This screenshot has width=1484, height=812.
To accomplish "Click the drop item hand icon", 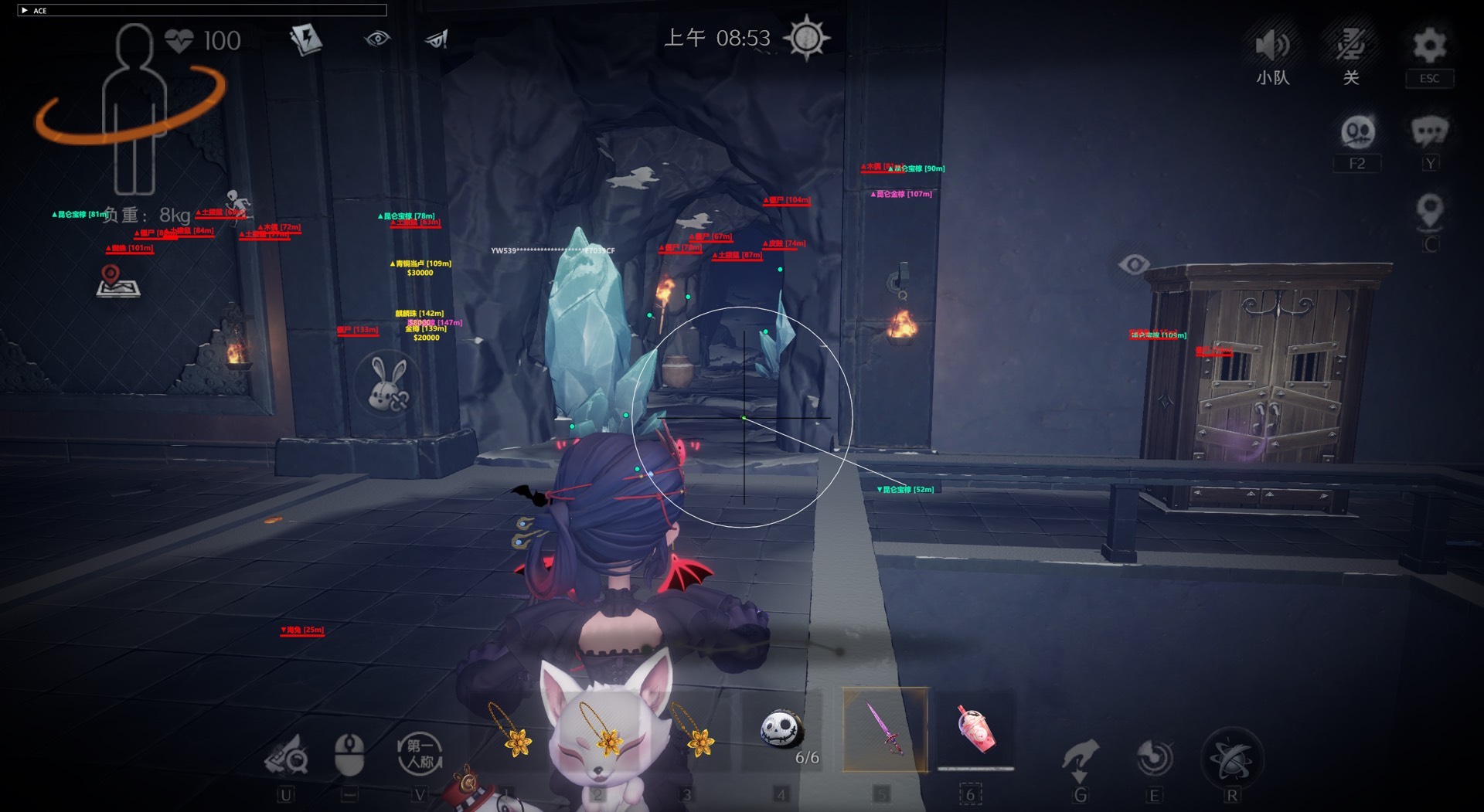I will click(1080, 758).
